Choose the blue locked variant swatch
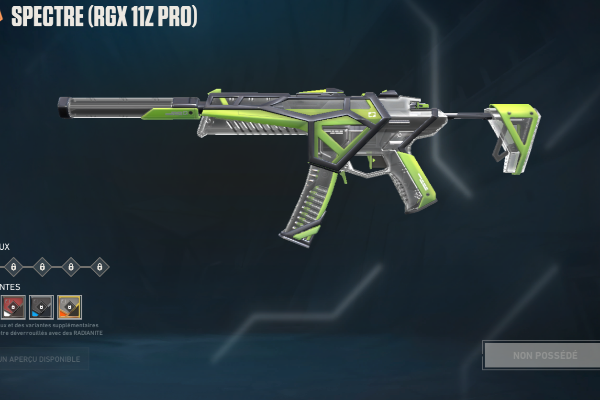The height and width of the screenshot is (400, 600). (x=41, y=306)
